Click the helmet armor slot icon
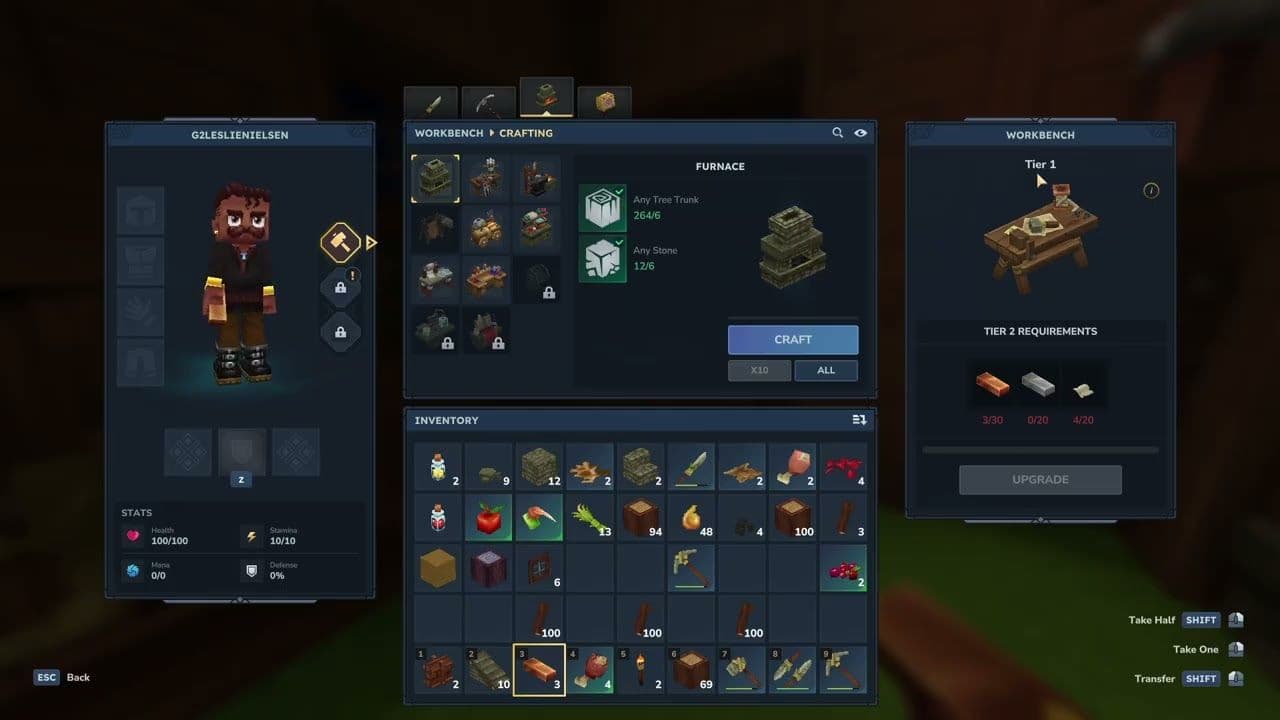 click(140, 208)
